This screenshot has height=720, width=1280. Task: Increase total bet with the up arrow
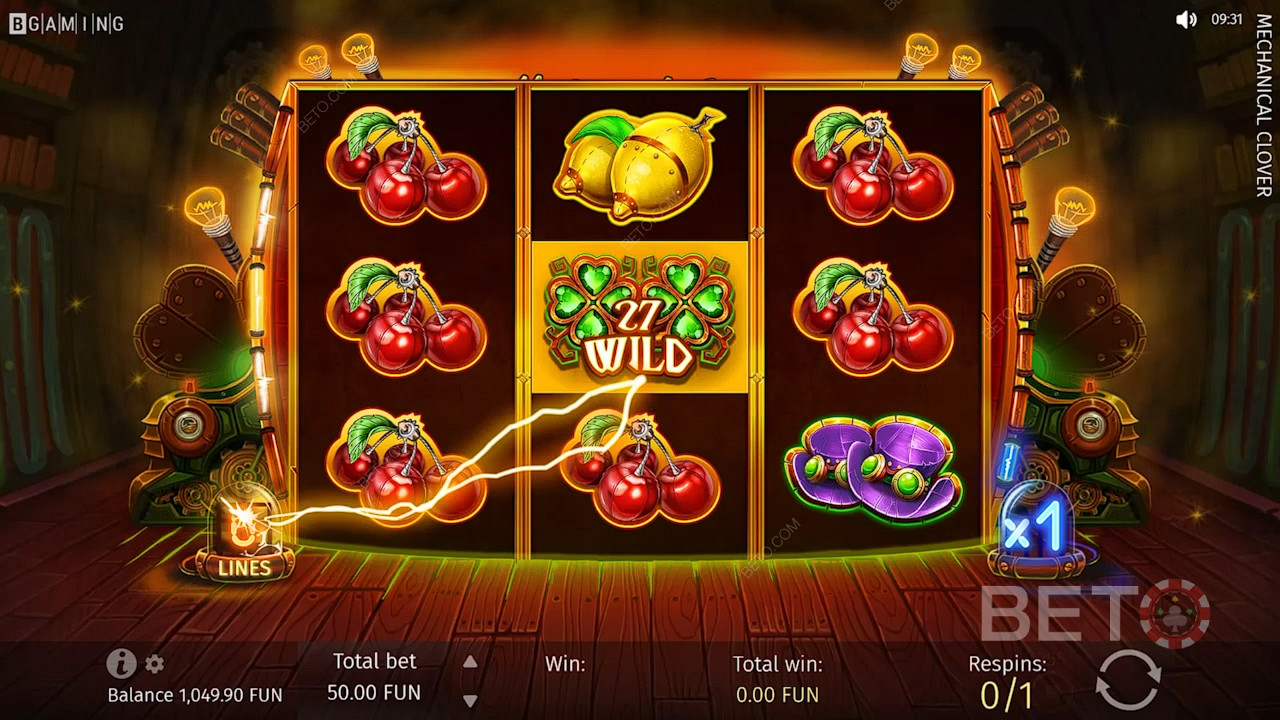click(x=470, y=662)
